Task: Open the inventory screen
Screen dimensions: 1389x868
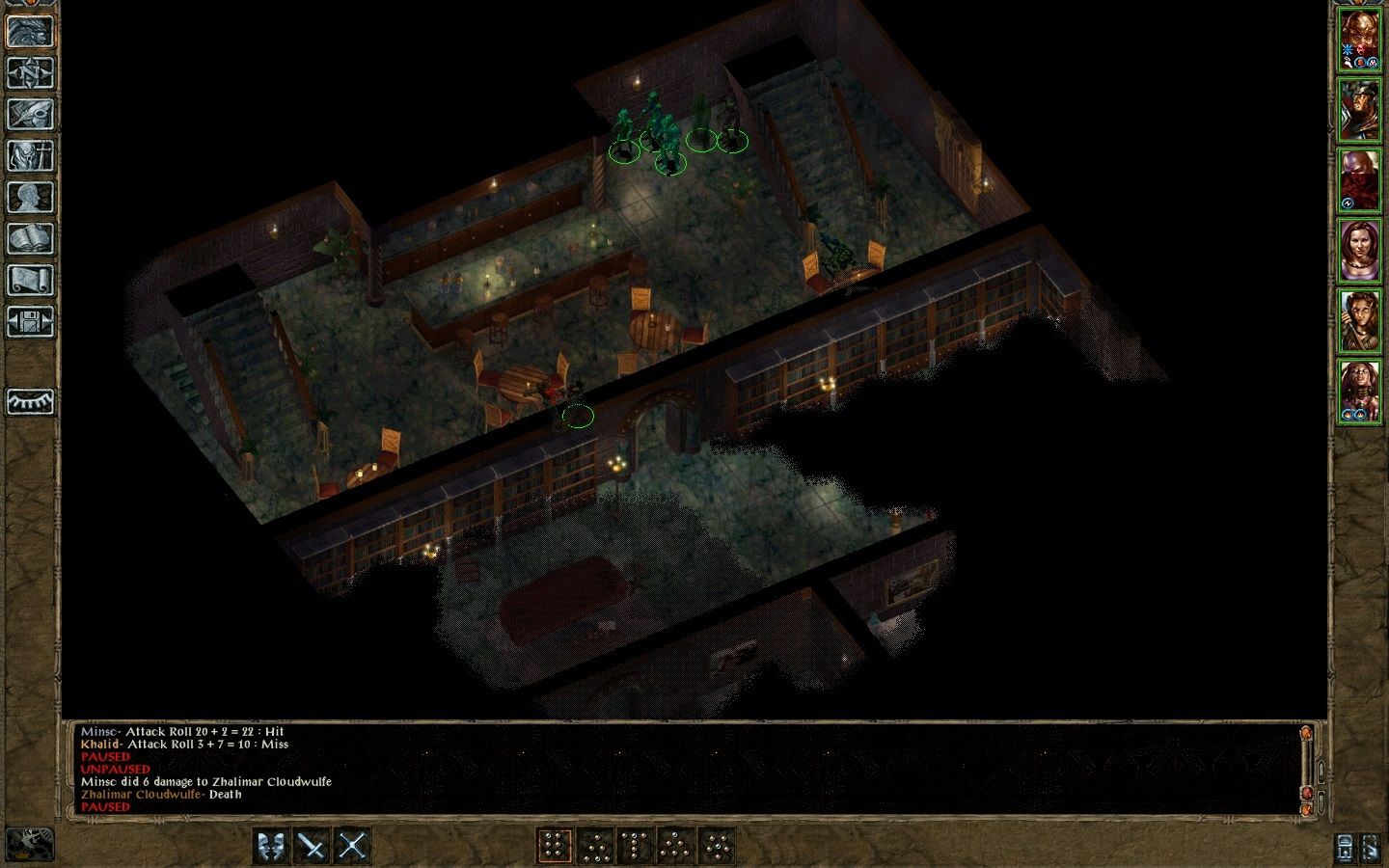Action: point(30,155)
